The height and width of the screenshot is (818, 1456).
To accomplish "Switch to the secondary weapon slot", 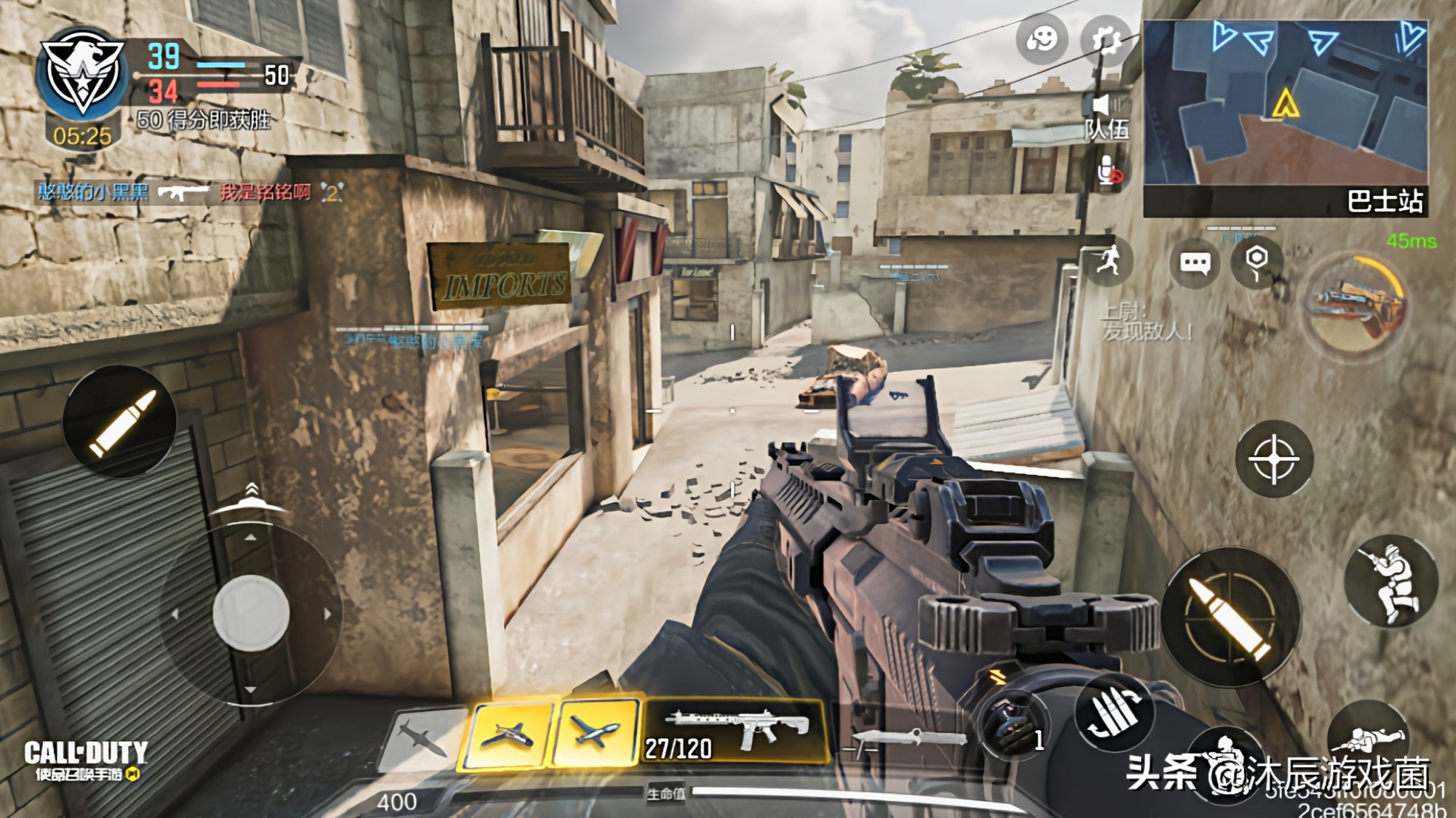I will tap(905, 738).
